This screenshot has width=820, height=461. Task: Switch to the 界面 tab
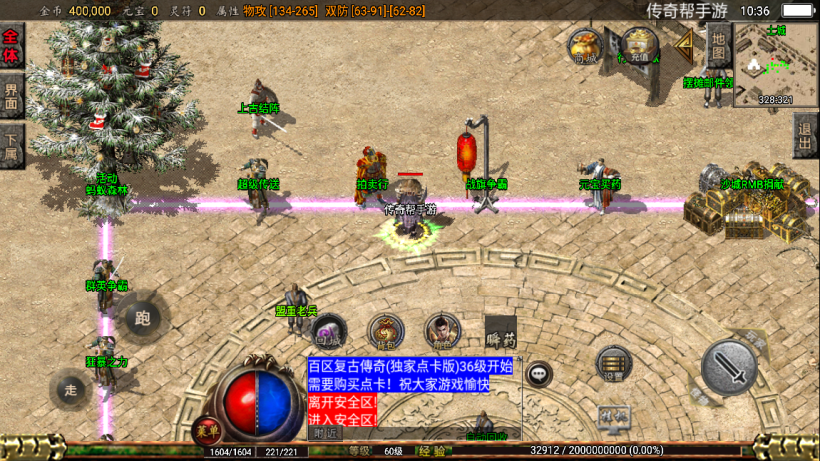click(11, 96)
